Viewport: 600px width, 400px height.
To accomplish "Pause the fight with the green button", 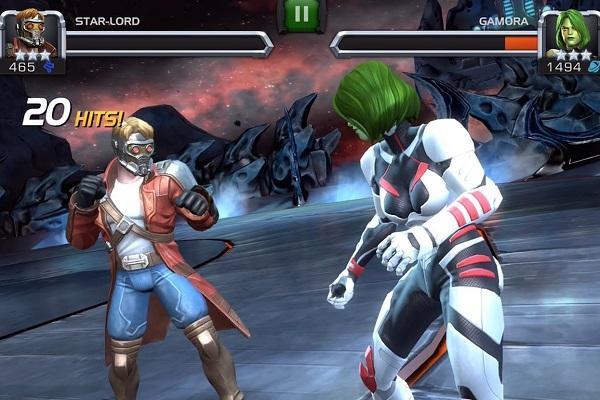I will pyautogui.click(x=300, y=14).
